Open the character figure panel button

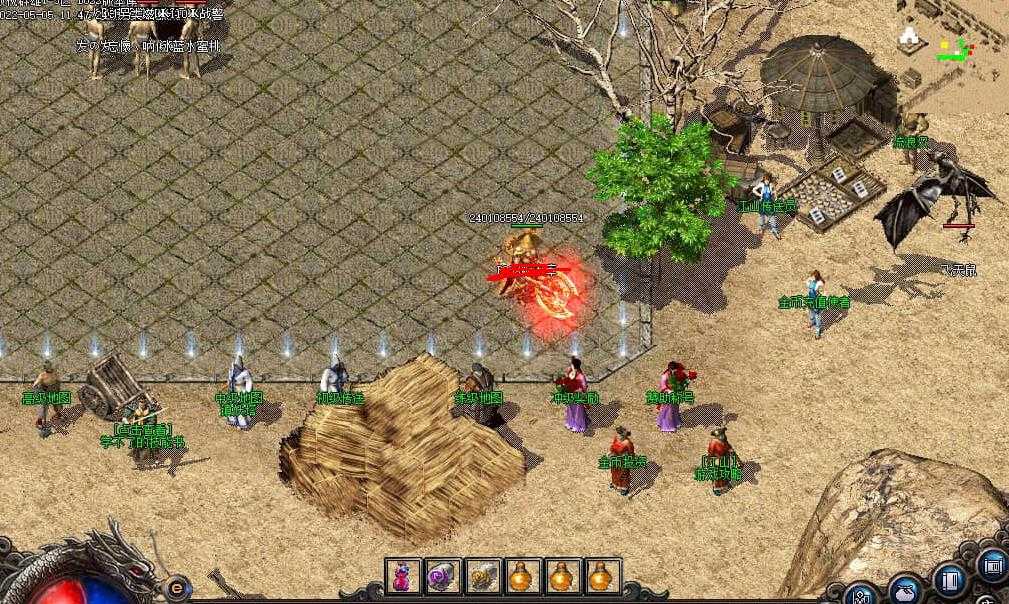click(x=861, y=594)
